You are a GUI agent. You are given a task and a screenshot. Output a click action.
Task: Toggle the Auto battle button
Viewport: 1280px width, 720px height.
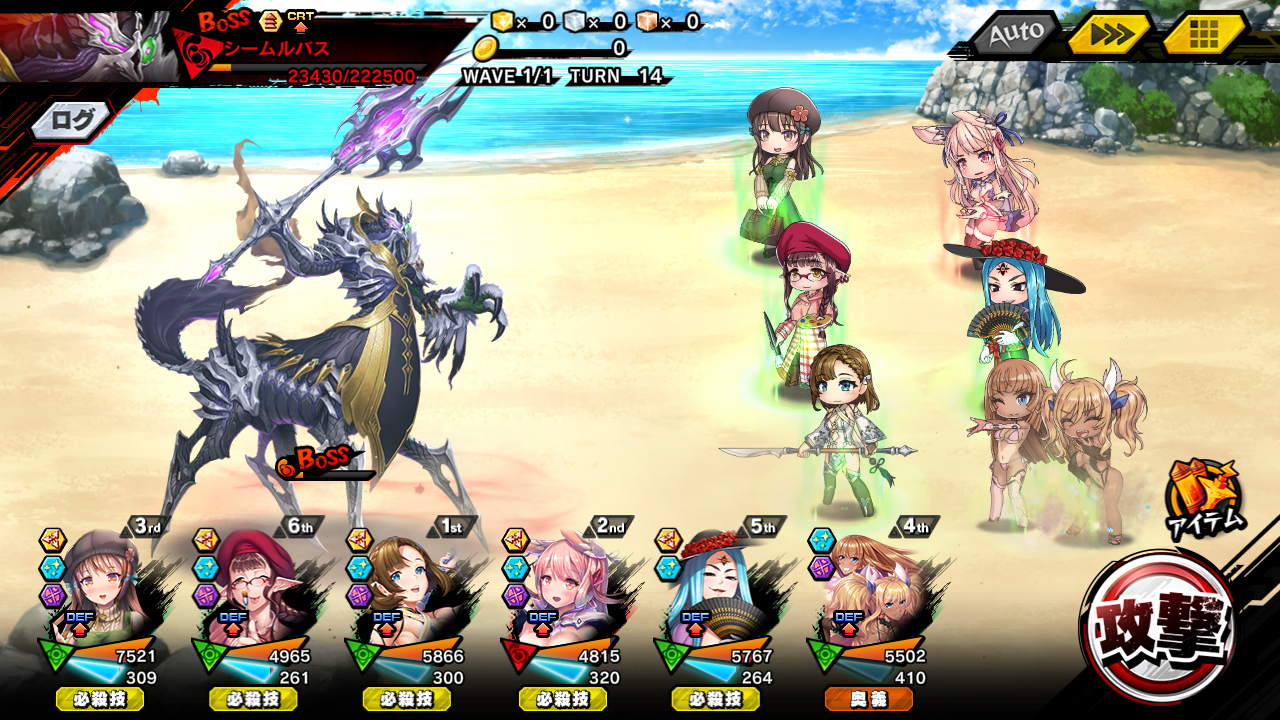point(1014,34)
